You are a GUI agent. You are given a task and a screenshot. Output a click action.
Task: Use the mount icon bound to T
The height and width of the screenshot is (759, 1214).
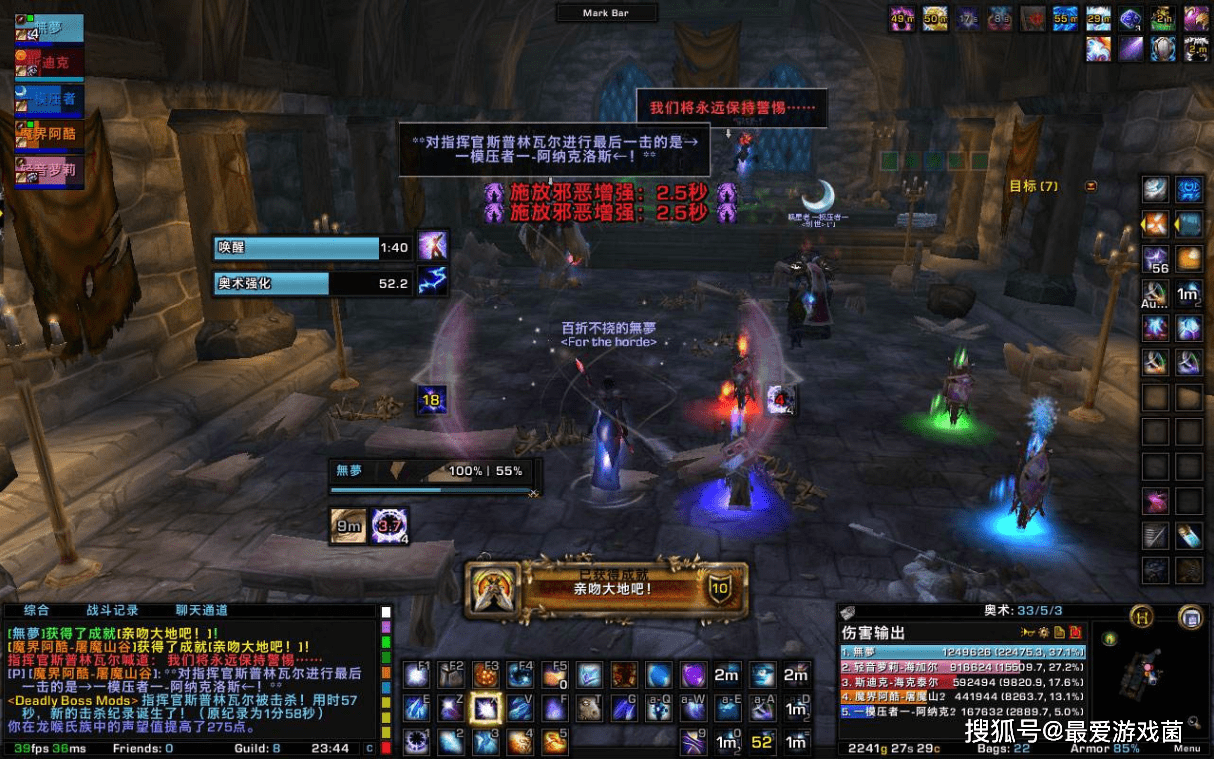coord(589,708)
